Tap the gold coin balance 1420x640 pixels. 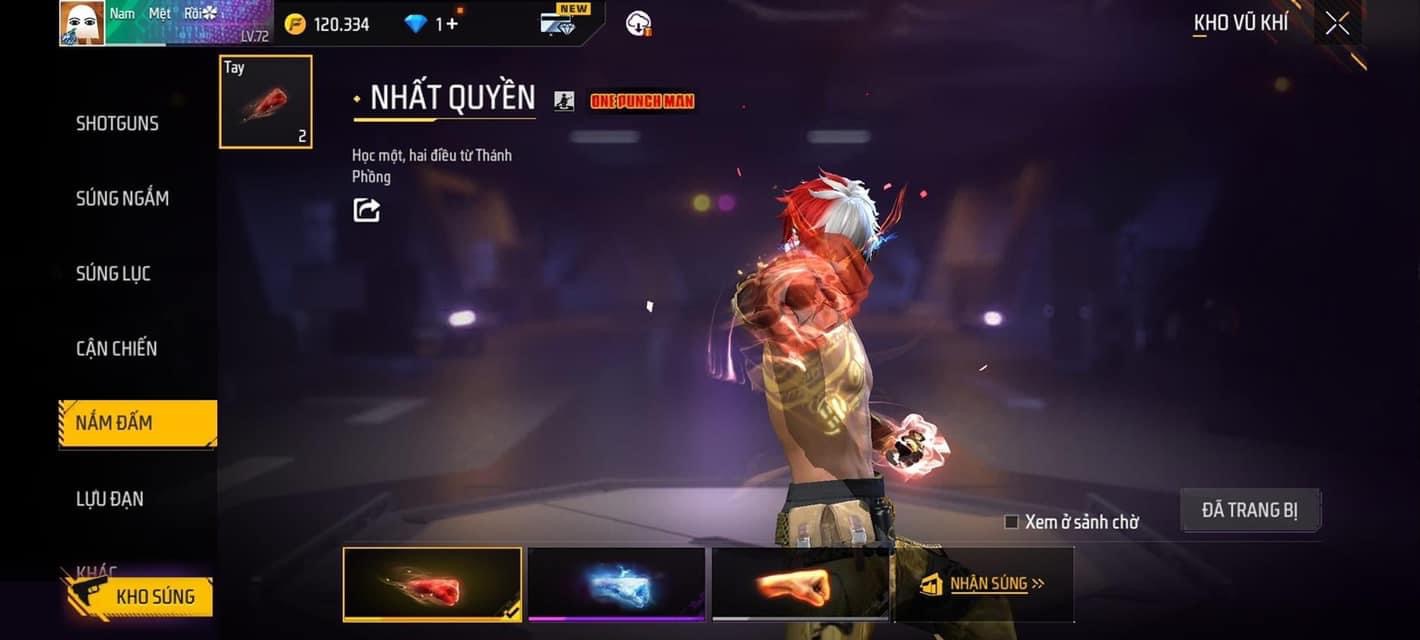(x=328, y=24)
